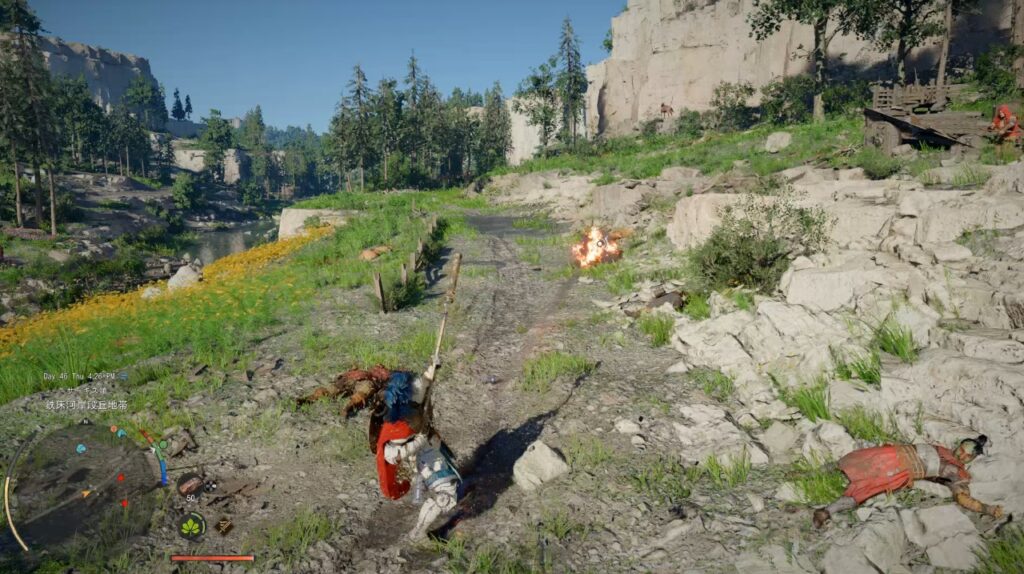Activate the green leaf skill icon

[x=191, y=525]
